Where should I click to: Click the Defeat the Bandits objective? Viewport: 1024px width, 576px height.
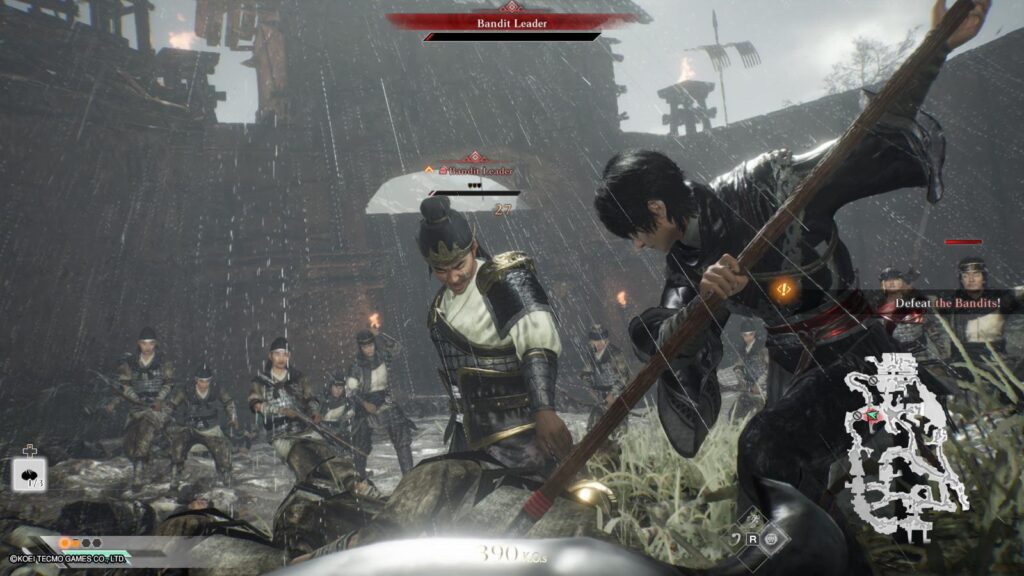point(960,303)
